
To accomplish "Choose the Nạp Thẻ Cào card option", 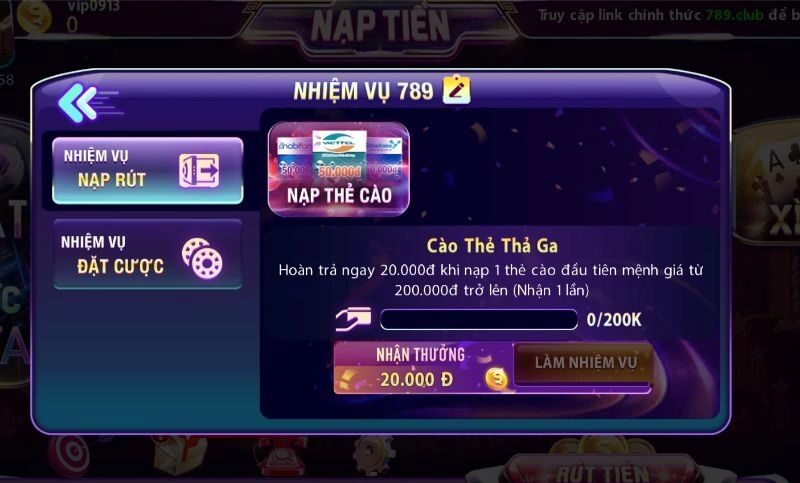I will pos(338,169).
